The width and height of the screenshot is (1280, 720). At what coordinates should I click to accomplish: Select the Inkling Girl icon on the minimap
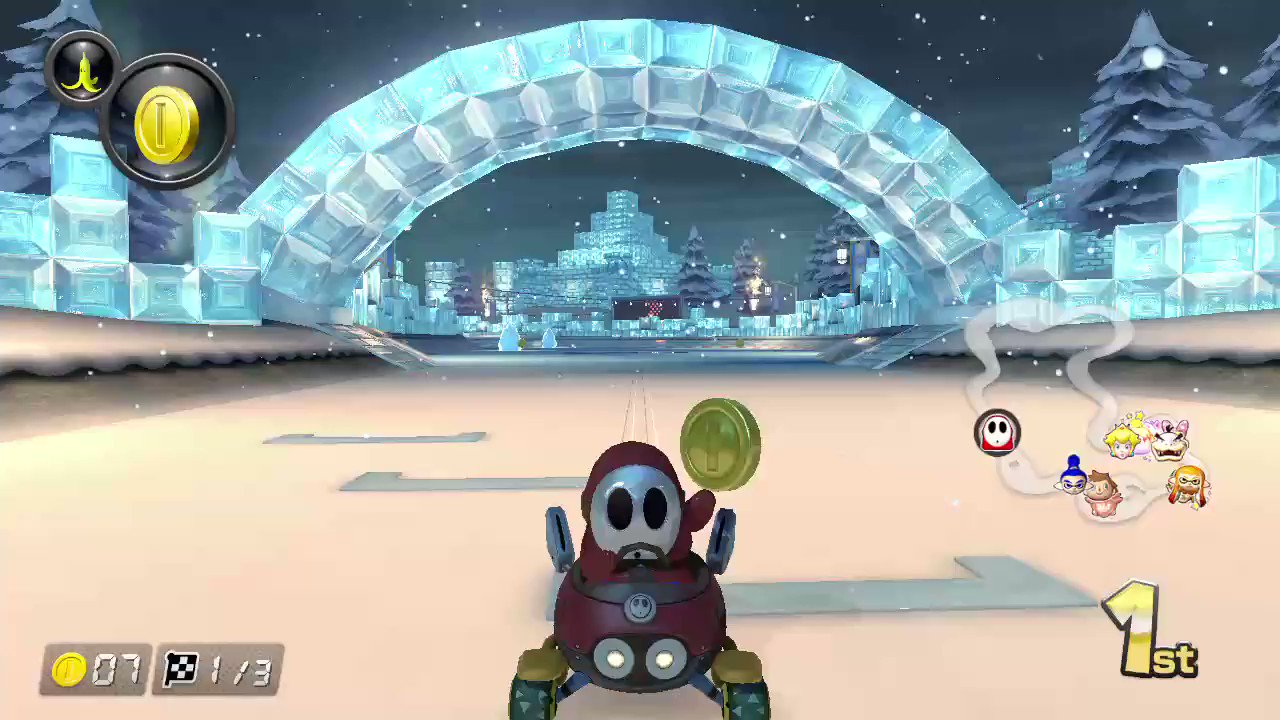(x=1188, y=481)
